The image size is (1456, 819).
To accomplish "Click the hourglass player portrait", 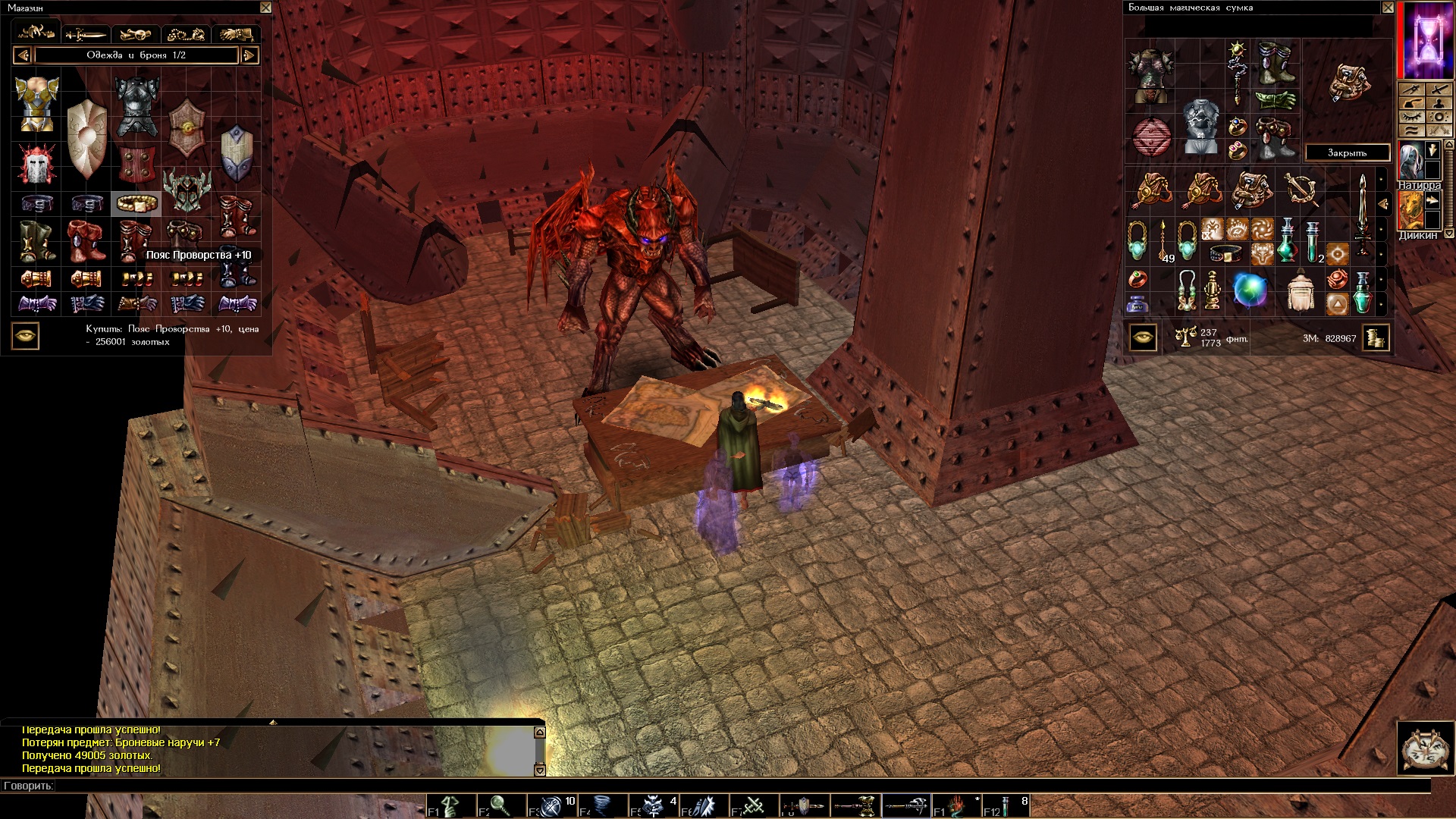I will coord(1426,39).
